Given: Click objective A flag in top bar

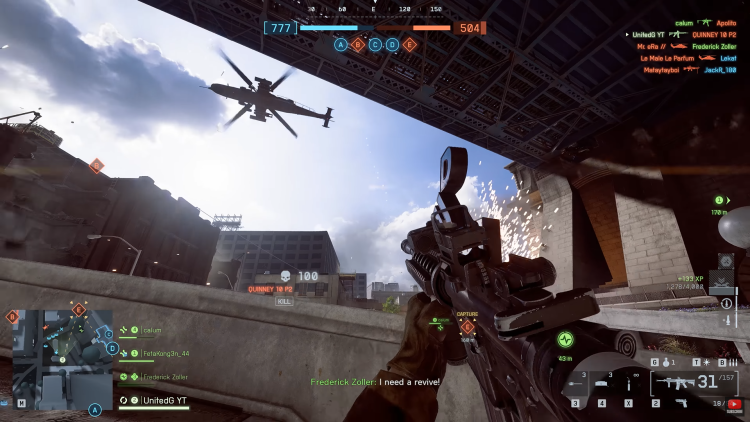Looking at the screenshot, I should [x=341, y=44].
